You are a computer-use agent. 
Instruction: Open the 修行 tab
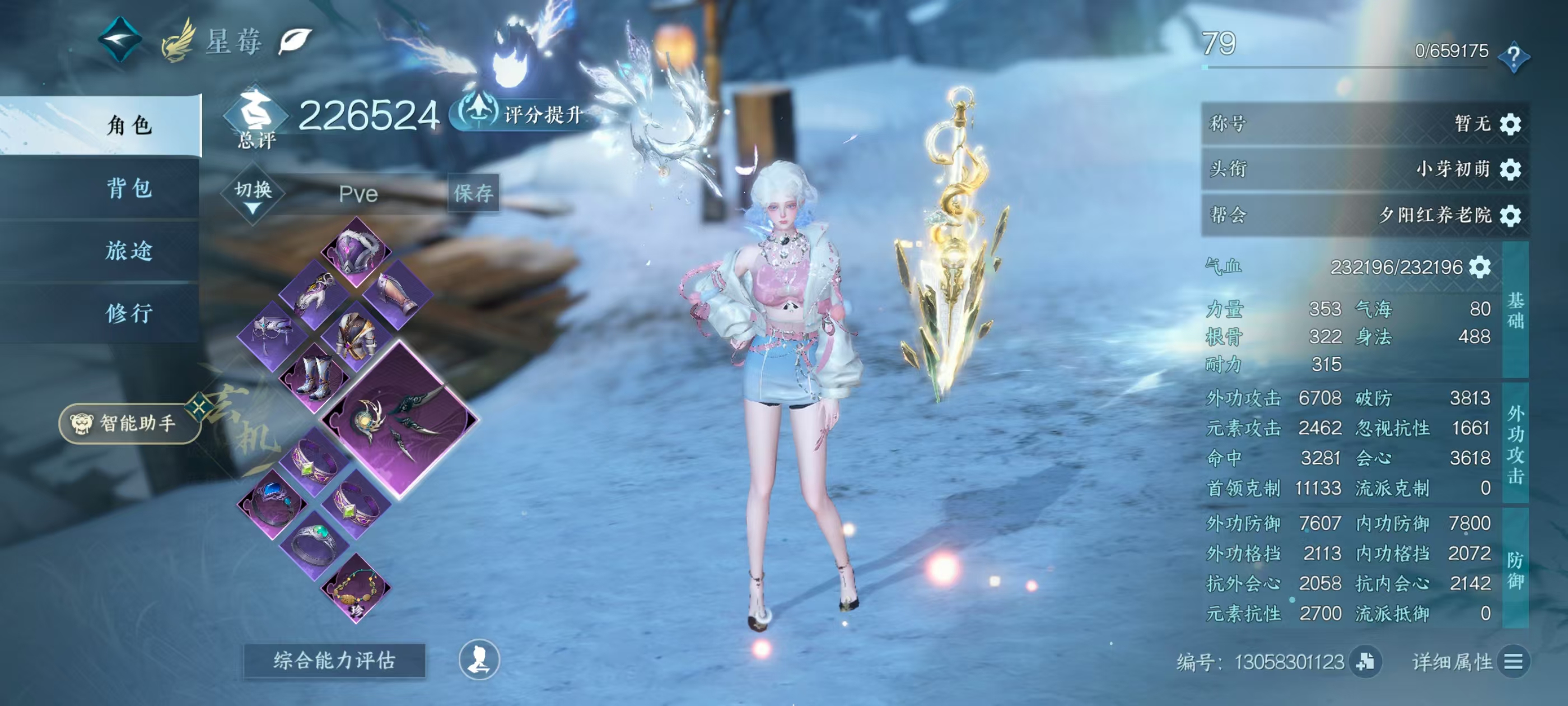click(x=128, y=313)
